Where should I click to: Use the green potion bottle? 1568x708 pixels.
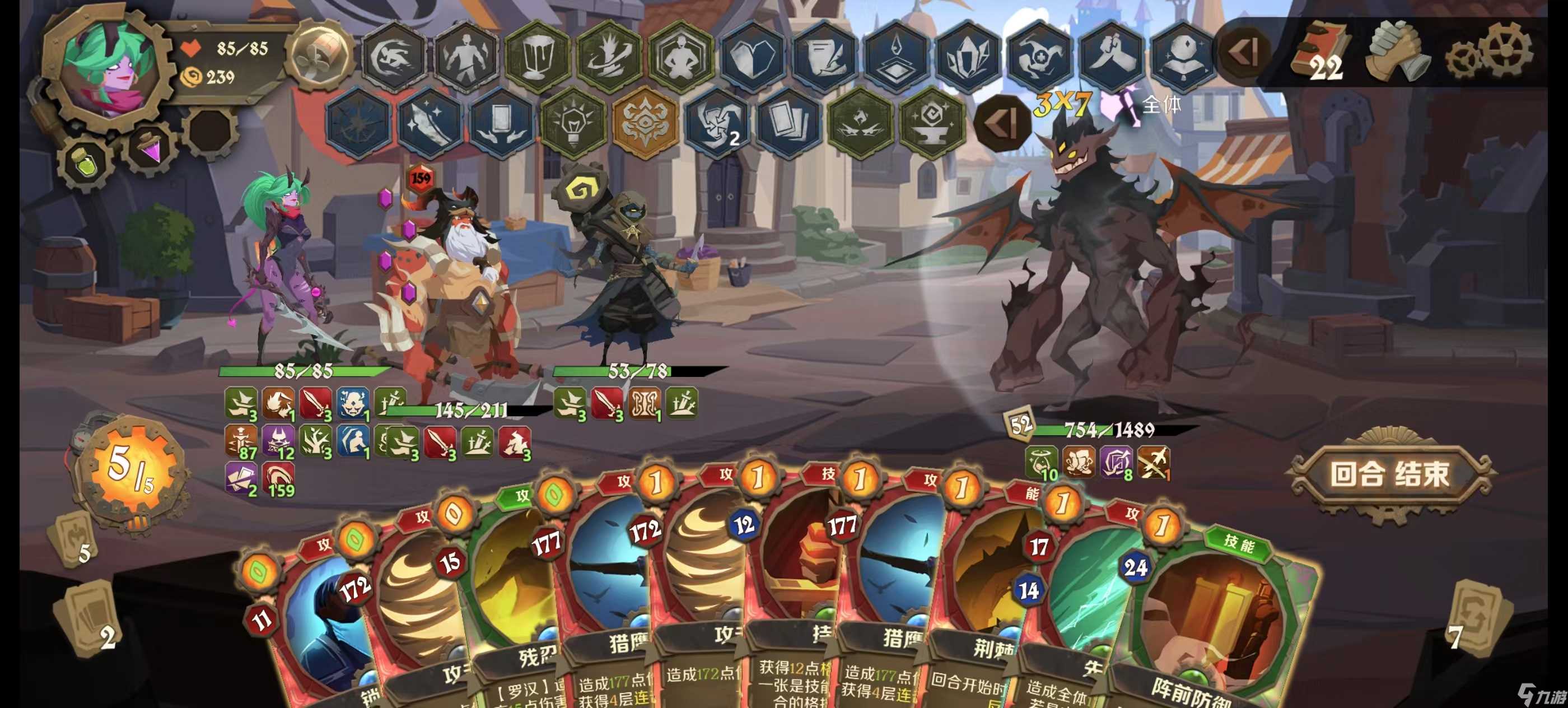click(x=86, y=161)
